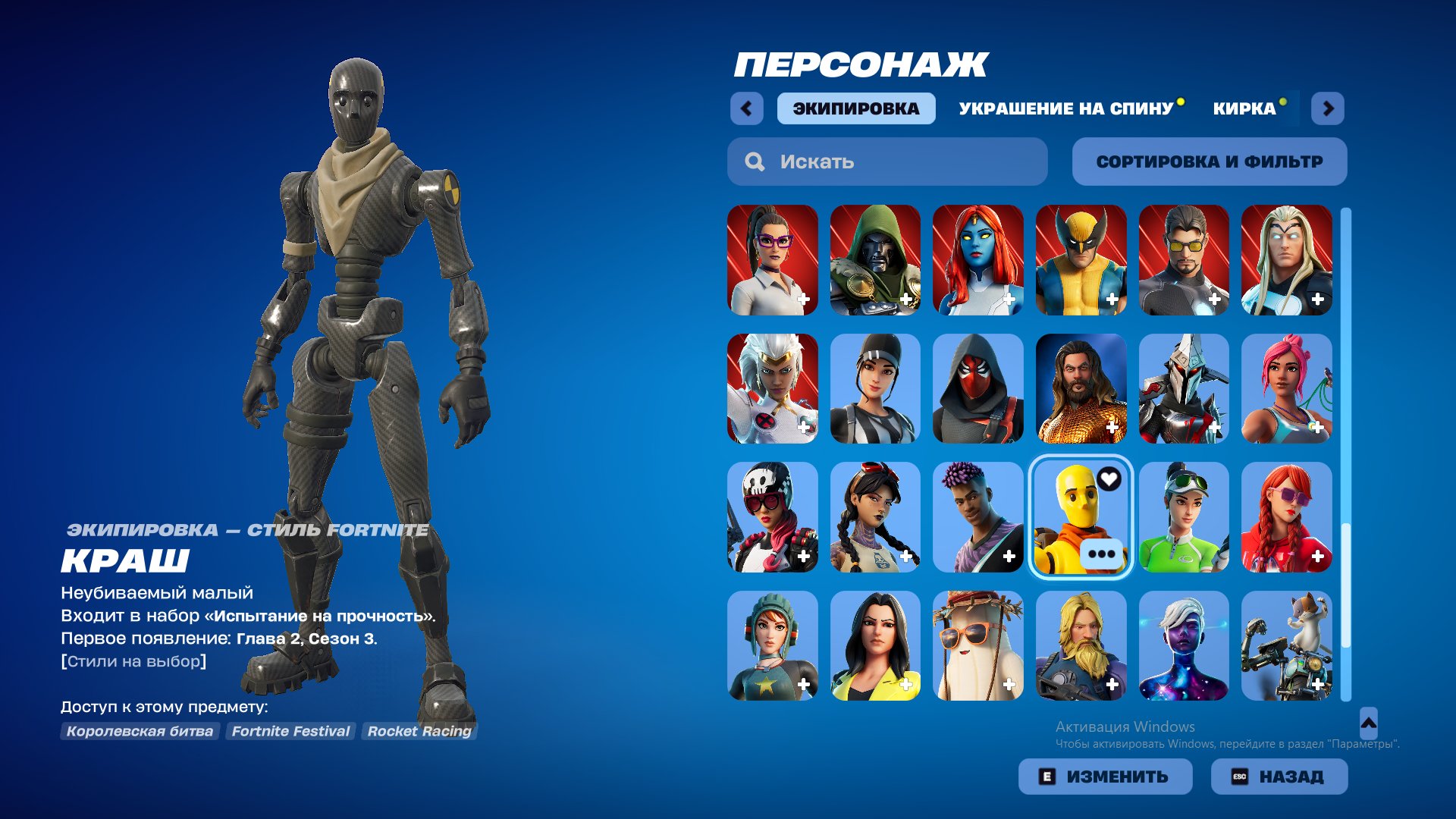Switch to the КИРКА tab
Screen dimensions: 1456x819
[1244, 108]
